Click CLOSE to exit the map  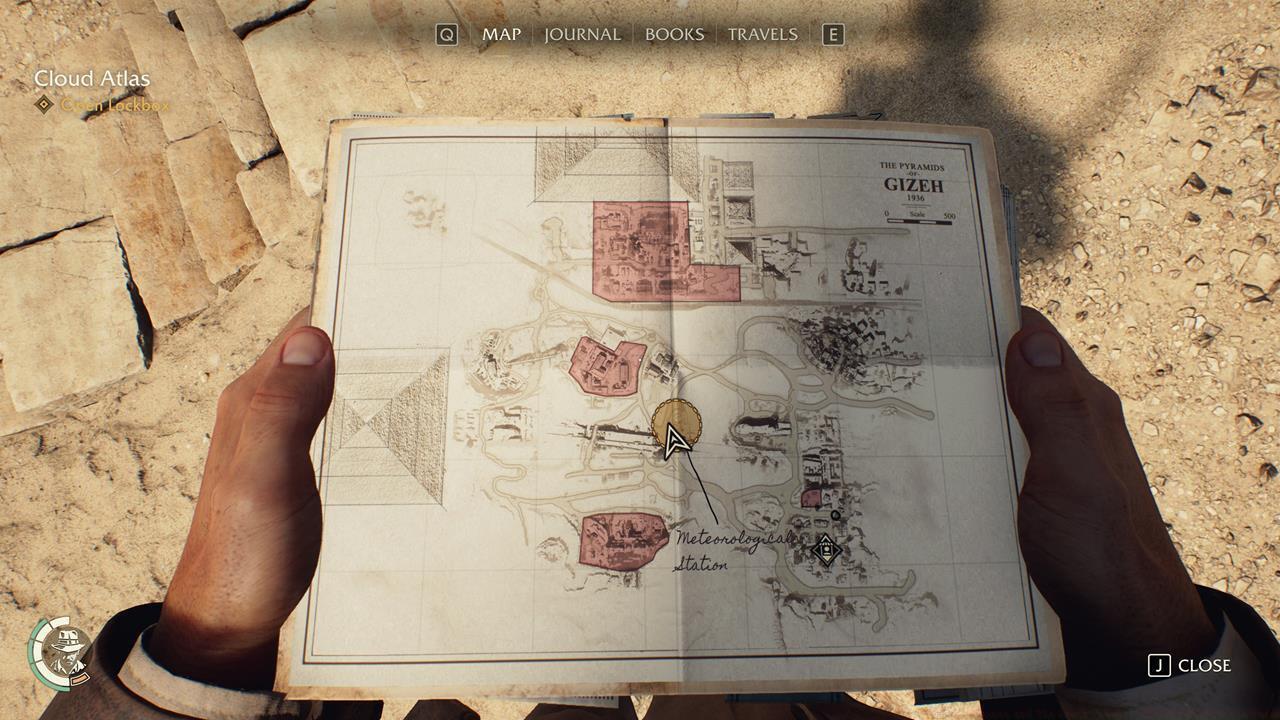[1203, 666]
